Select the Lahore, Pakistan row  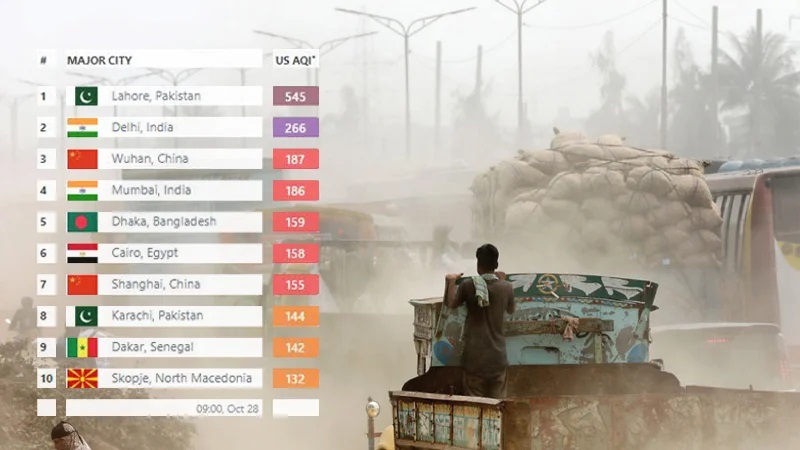[156, 96]
